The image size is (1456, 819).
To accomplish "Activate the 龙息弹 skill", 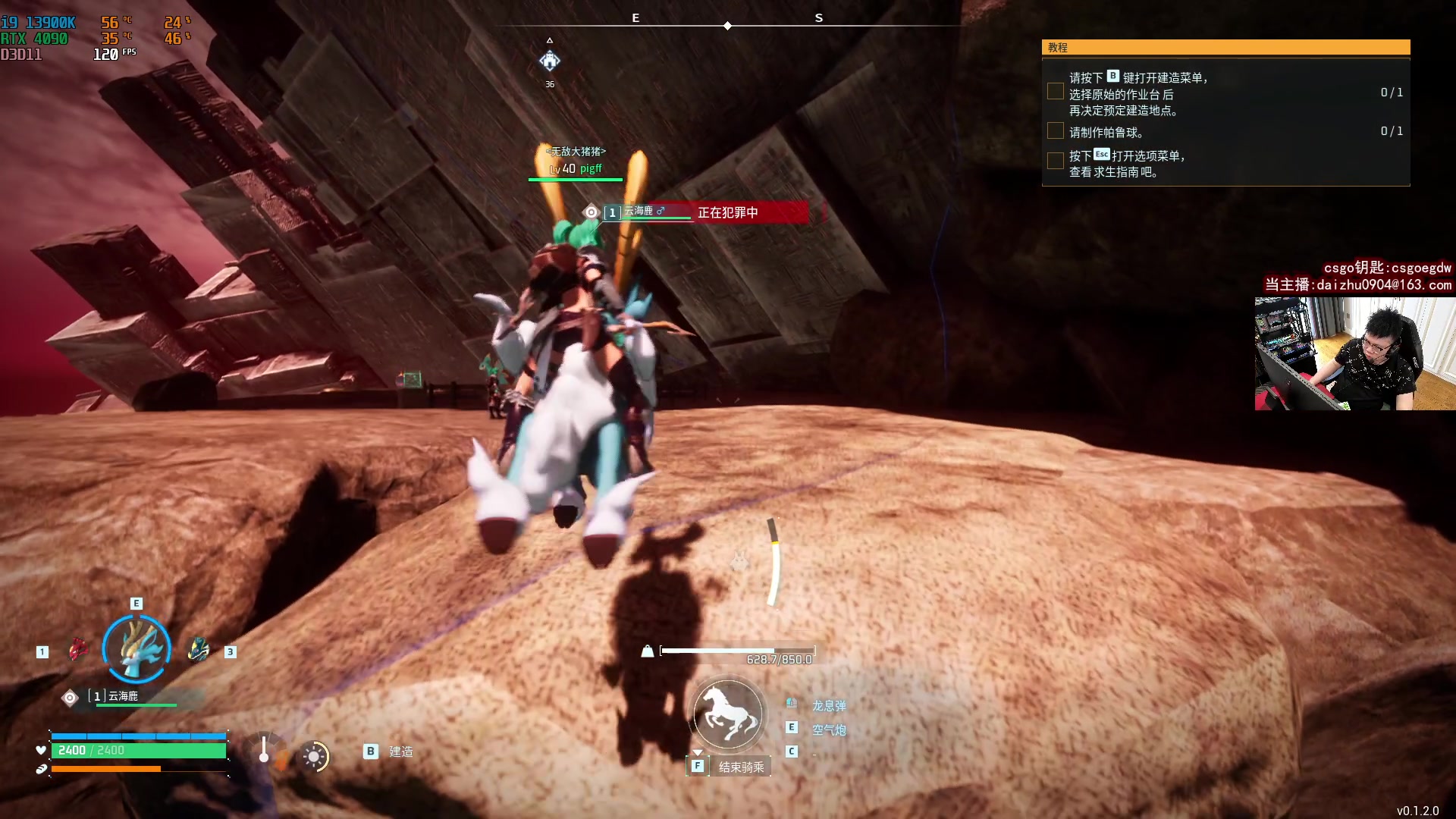I will point(829,706).
